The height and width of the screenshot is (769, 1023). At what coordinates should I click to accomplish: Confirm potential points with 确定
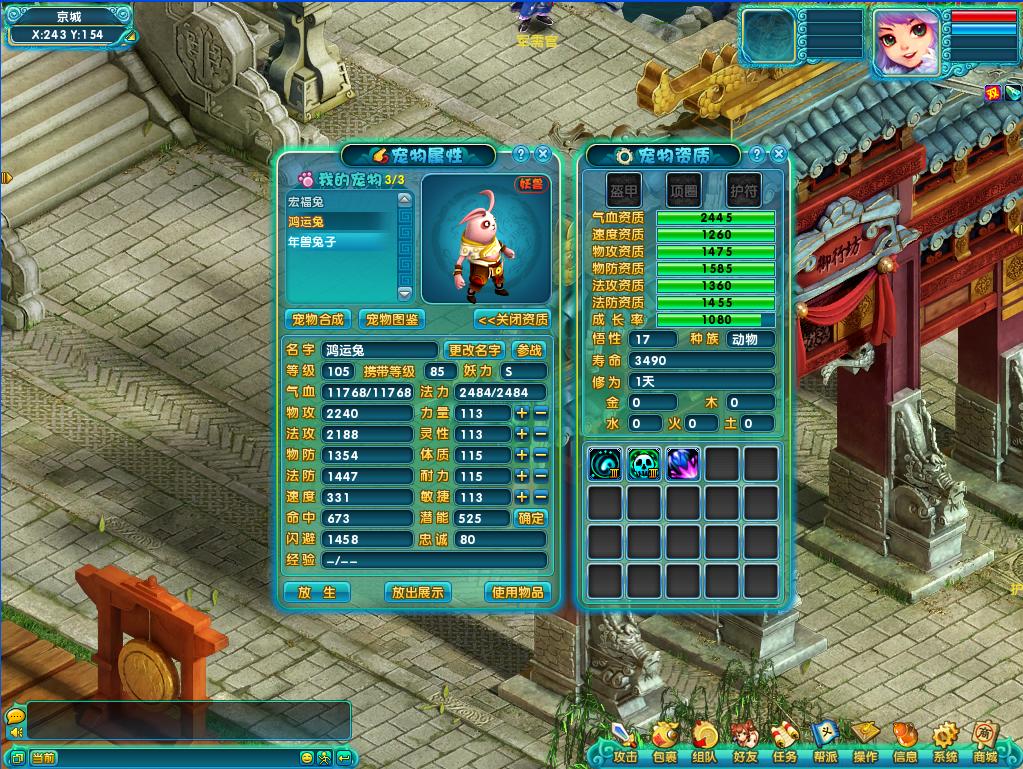pyautogui.click(x=531, y=518)
